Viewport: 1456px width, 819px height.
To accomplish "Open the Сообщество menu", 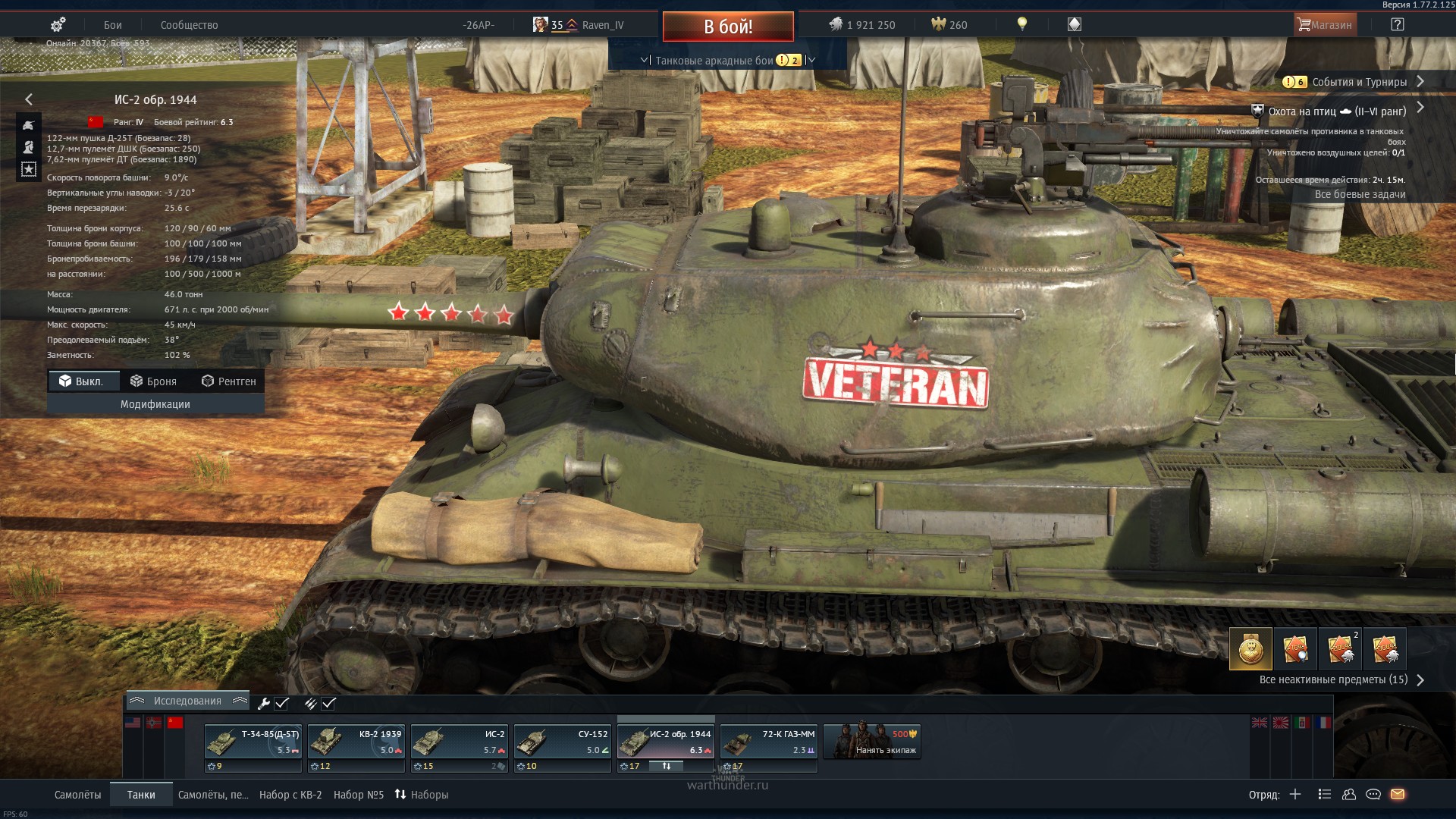I will click(189, 25).
